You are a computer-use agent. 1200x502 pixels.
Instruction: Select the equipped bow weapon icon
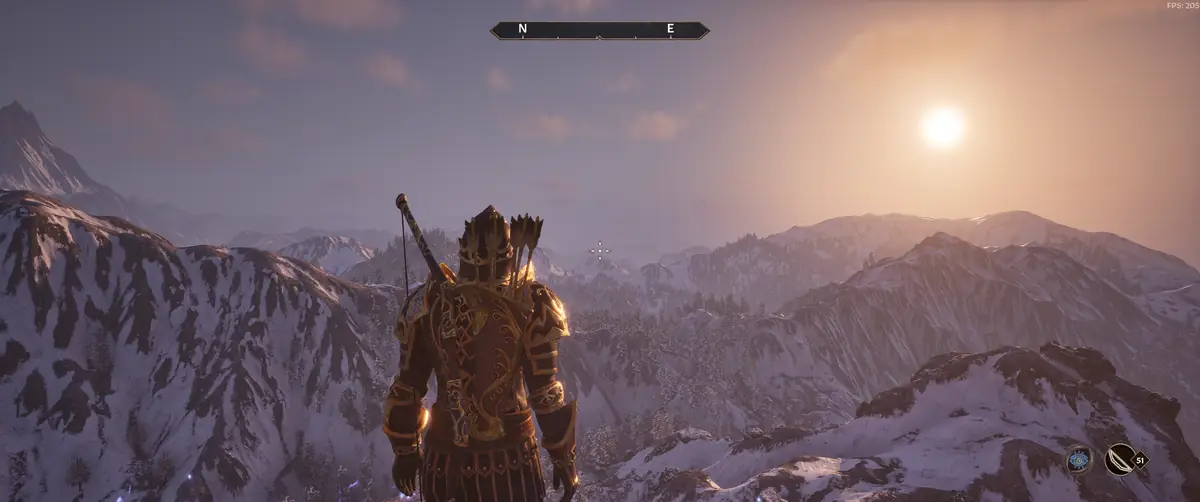tap(1120, 459)
